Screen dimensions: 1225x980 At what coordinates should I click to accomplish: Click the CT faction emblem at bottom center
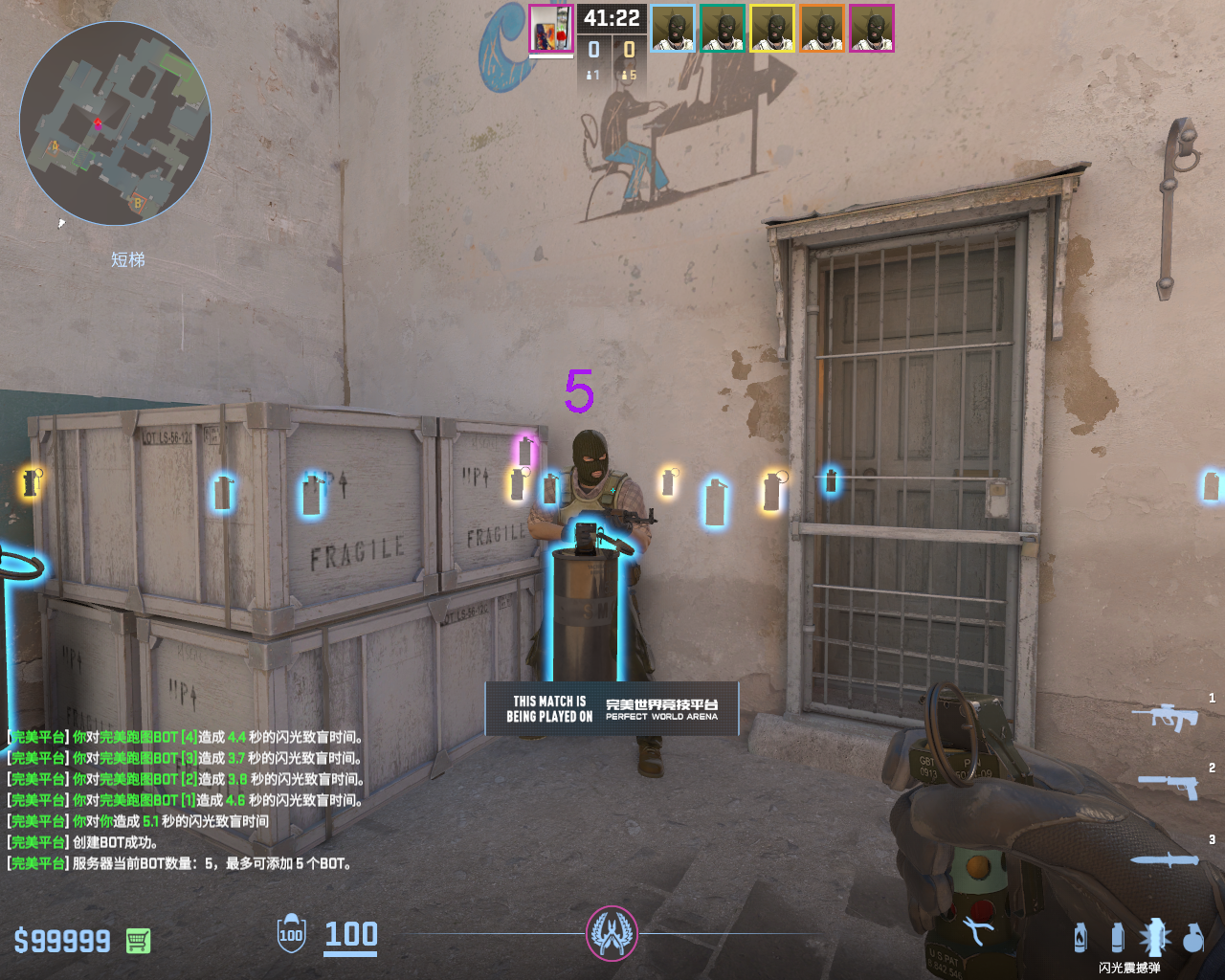coord(612,933)
